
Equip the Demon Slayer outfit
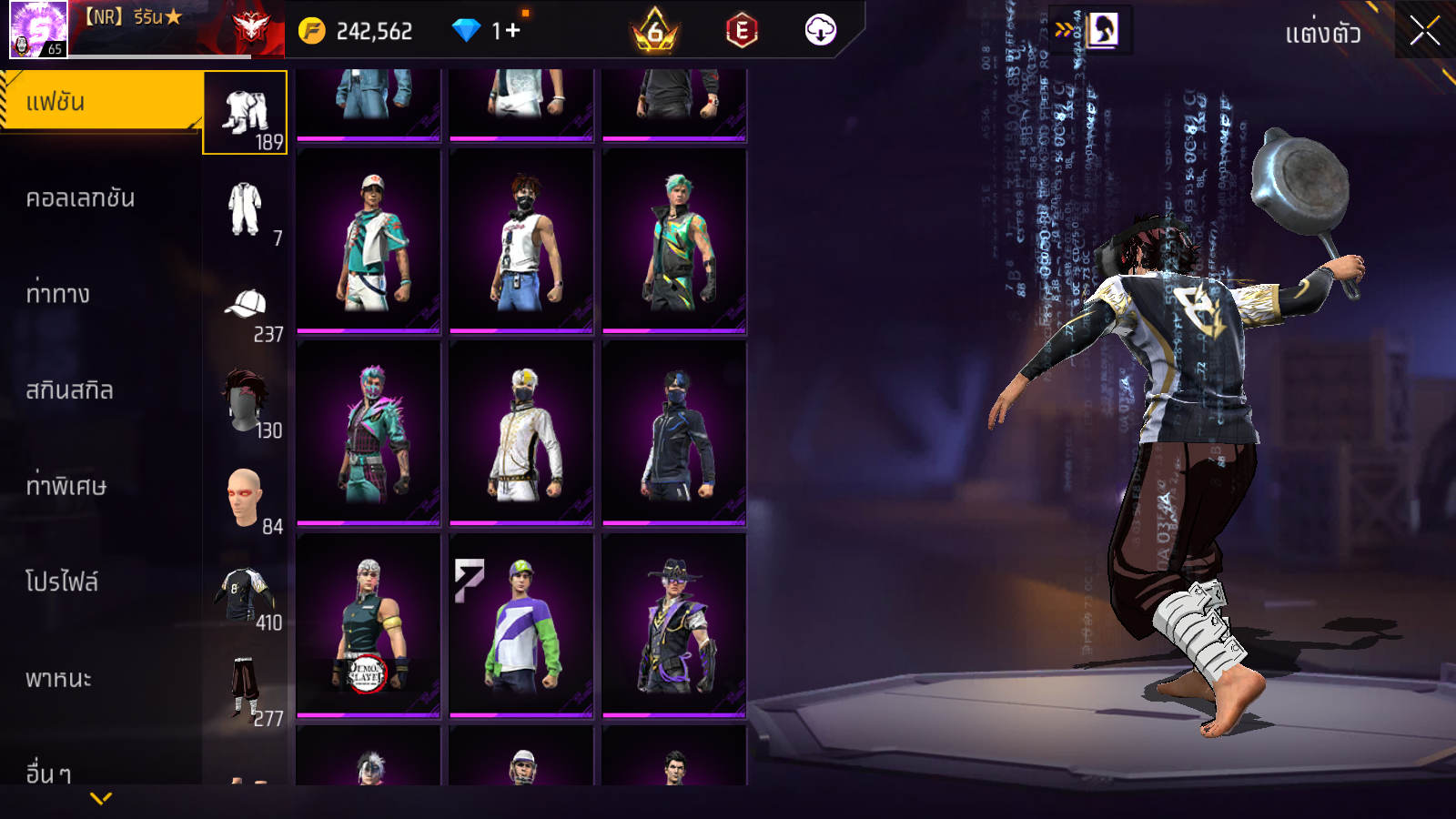(x=369, y=626)
